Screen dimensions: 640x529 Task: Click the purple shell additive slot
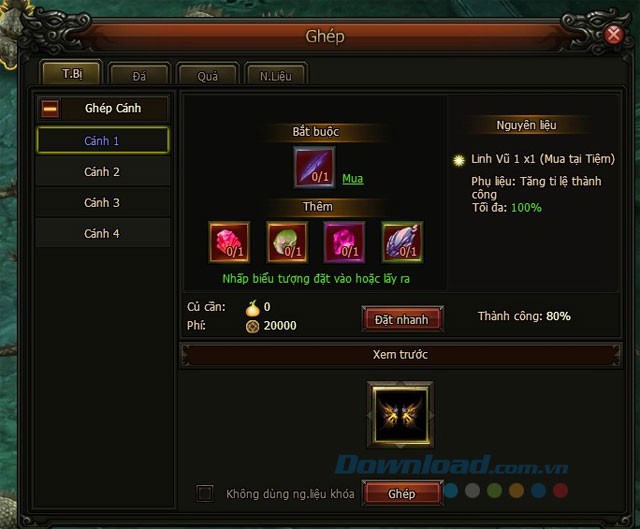402,242
